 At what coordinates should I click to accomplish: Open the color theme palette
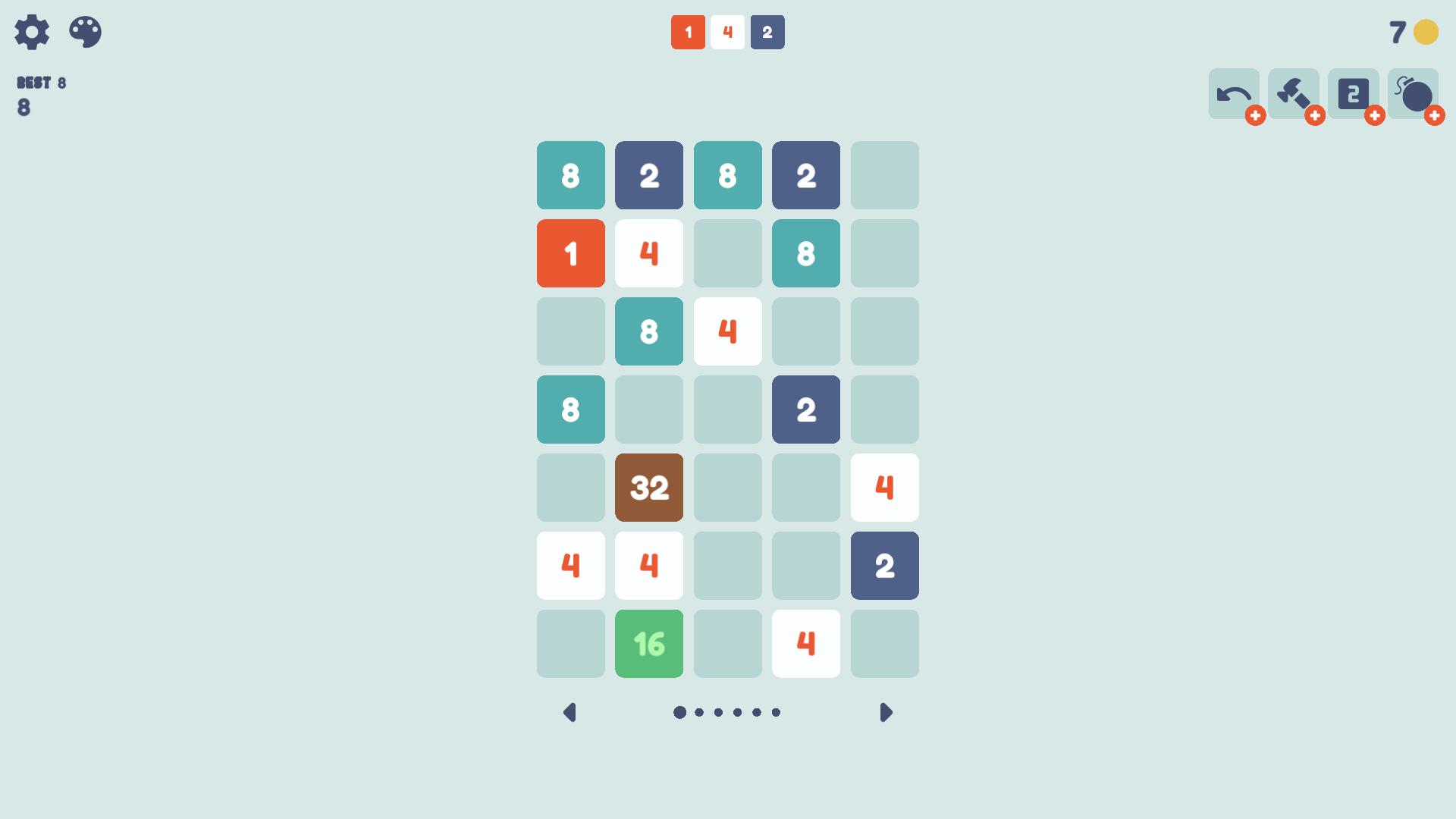pyautogui.click(x=85, y=33)
